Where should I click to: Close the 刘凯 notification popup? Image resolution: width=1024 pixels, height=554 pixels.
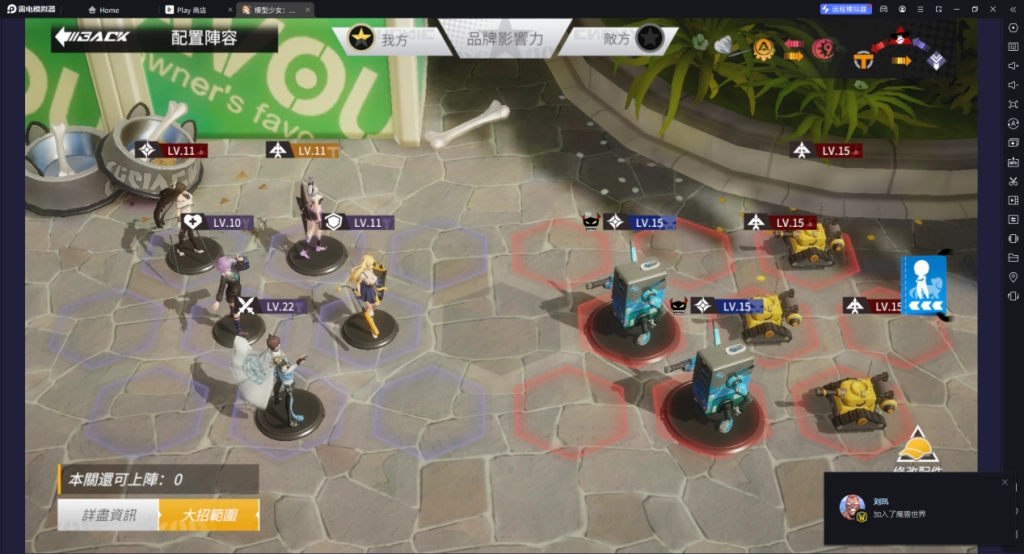point(1005,481)
